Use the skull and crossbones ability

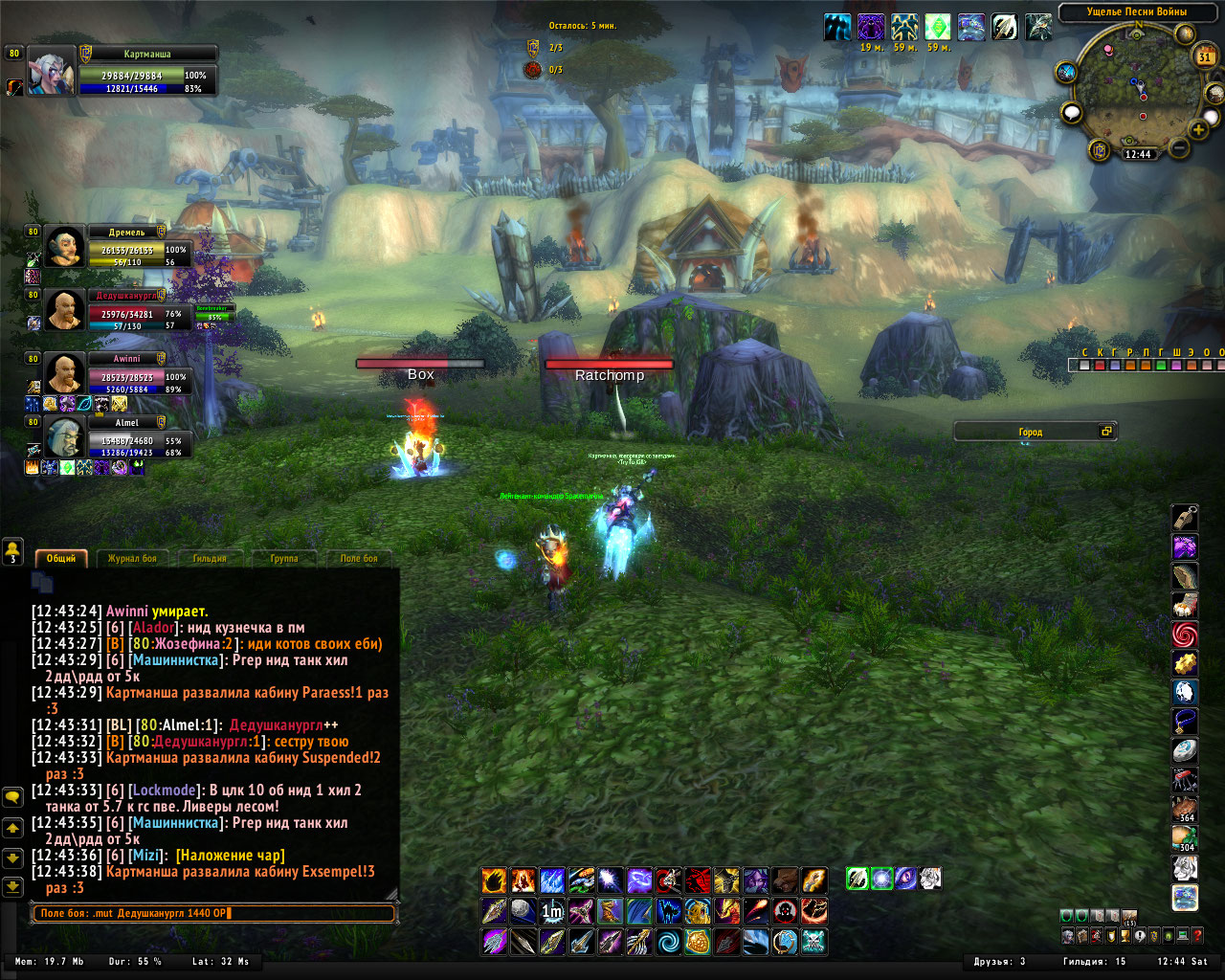[813, 942]
